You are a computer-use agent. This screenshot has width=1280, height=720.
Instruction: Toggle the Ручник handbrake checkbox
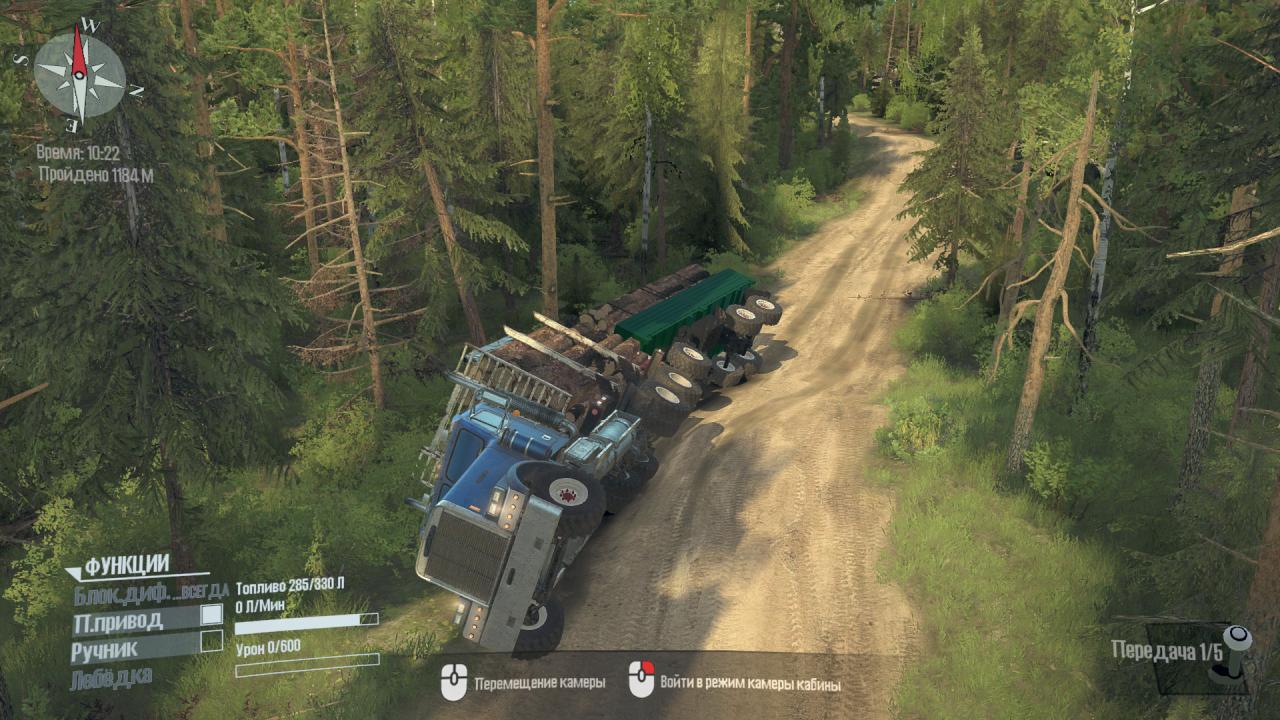pyautogui.click(x=212, y=641)
